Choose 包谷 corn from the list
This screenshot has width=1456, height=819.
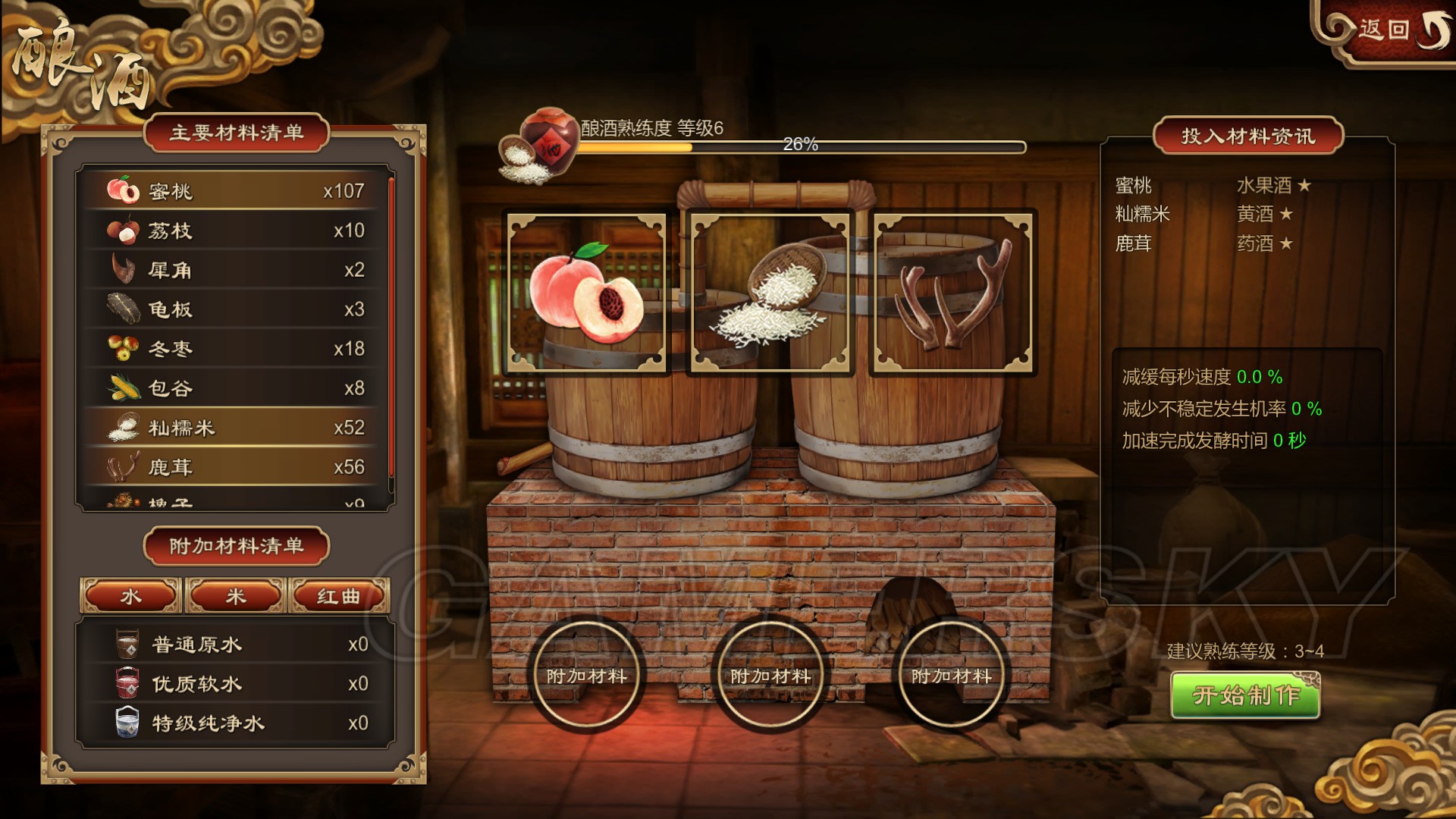pos(237,388)
